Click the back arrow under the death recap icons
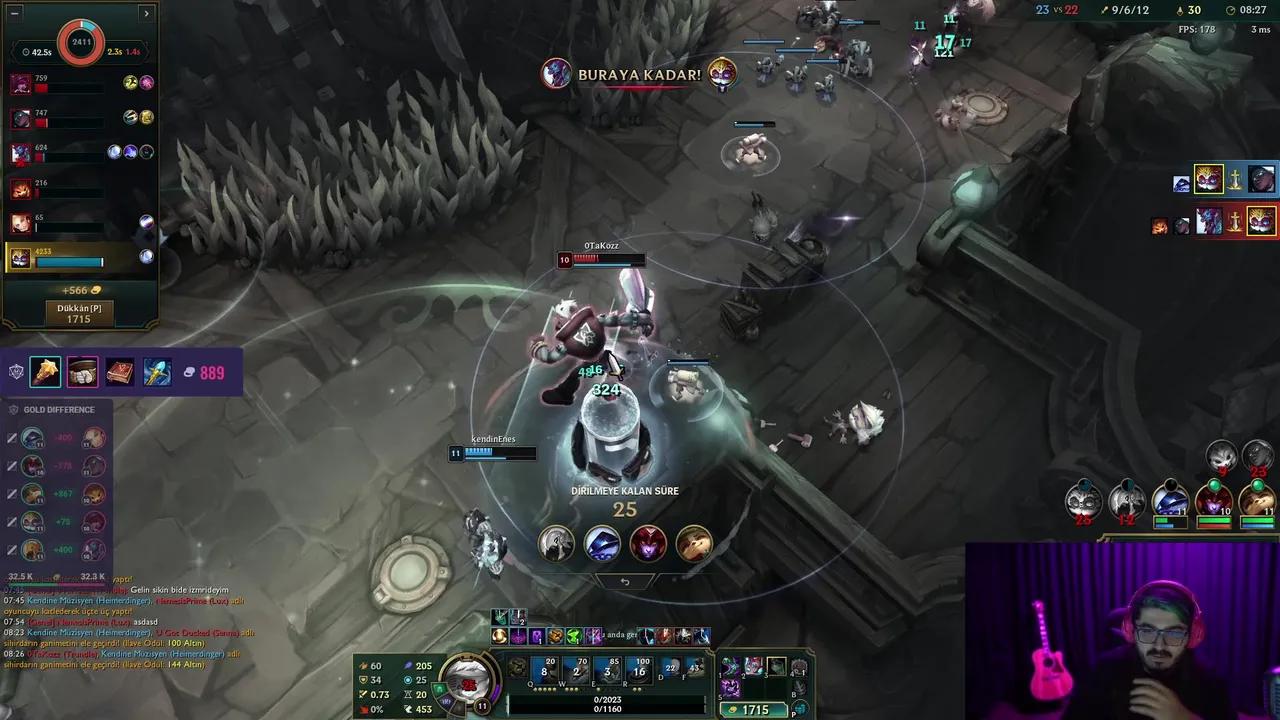Screen dimensions: 1280x720 625,581
